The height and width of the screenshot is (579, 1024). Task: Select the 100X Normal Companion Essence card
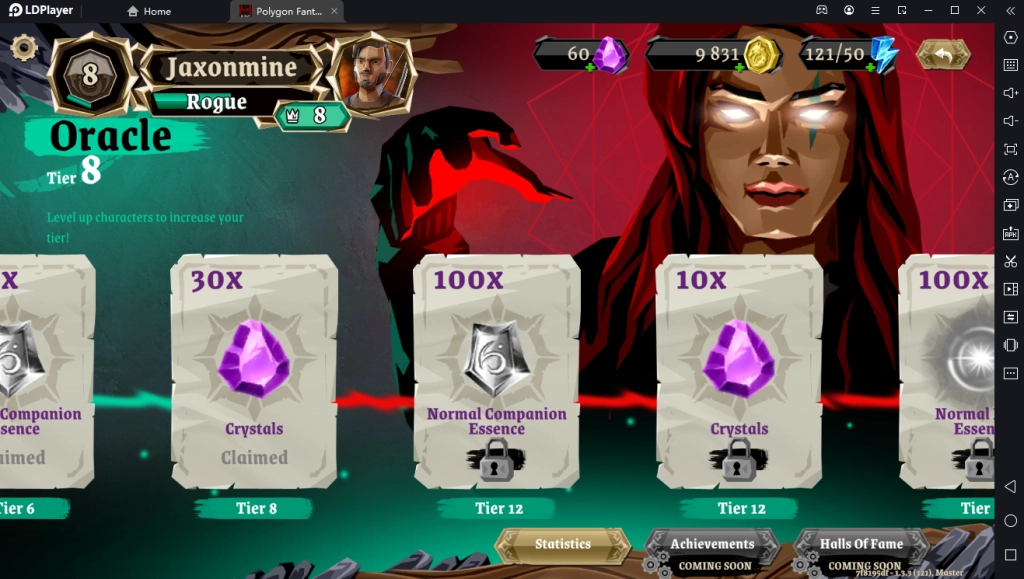[x=497, y=370]
